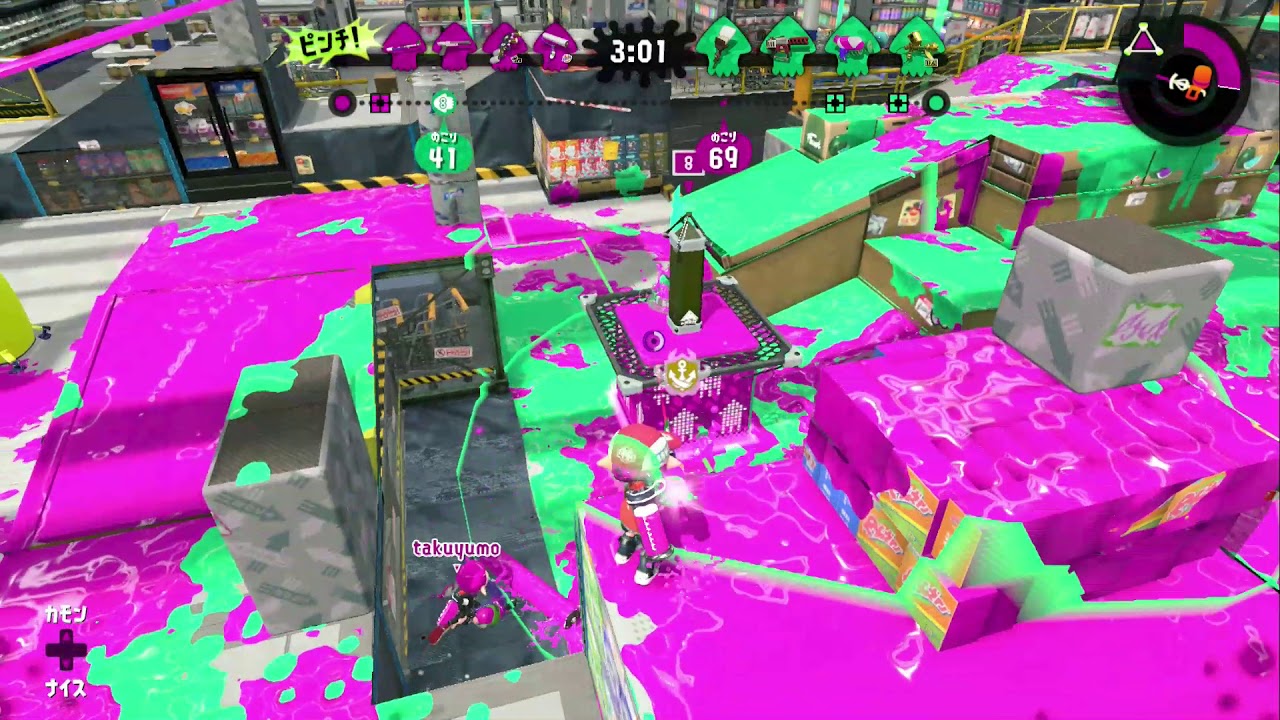The width and height of the screenshot is (1280, 720).
Task: Click the orange special weapon icon in gauge
Action: click(x=1201, y=81)
